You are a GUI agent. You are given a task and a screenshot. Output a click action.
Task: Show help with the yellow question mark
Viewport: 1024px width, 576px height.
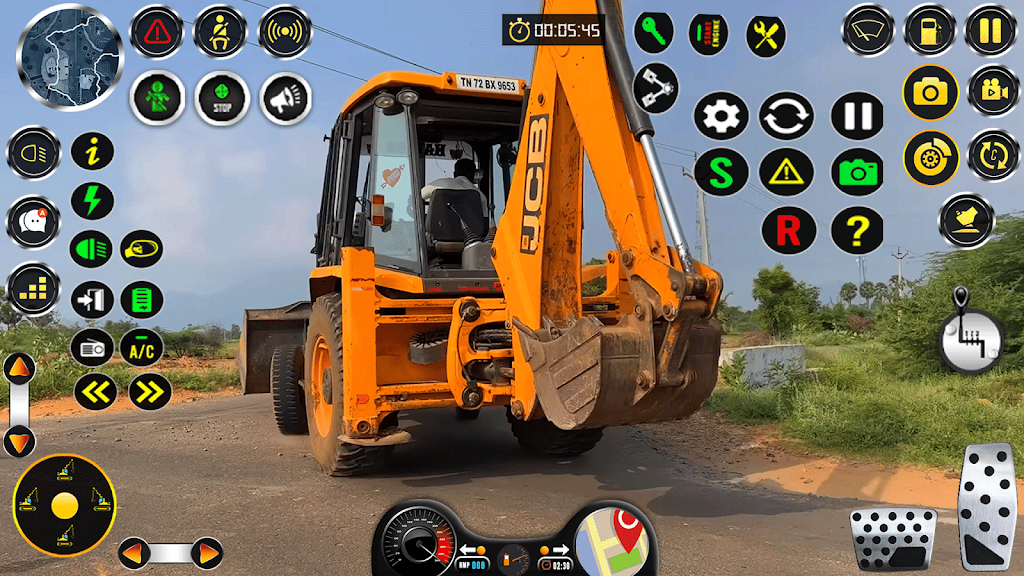857,231
